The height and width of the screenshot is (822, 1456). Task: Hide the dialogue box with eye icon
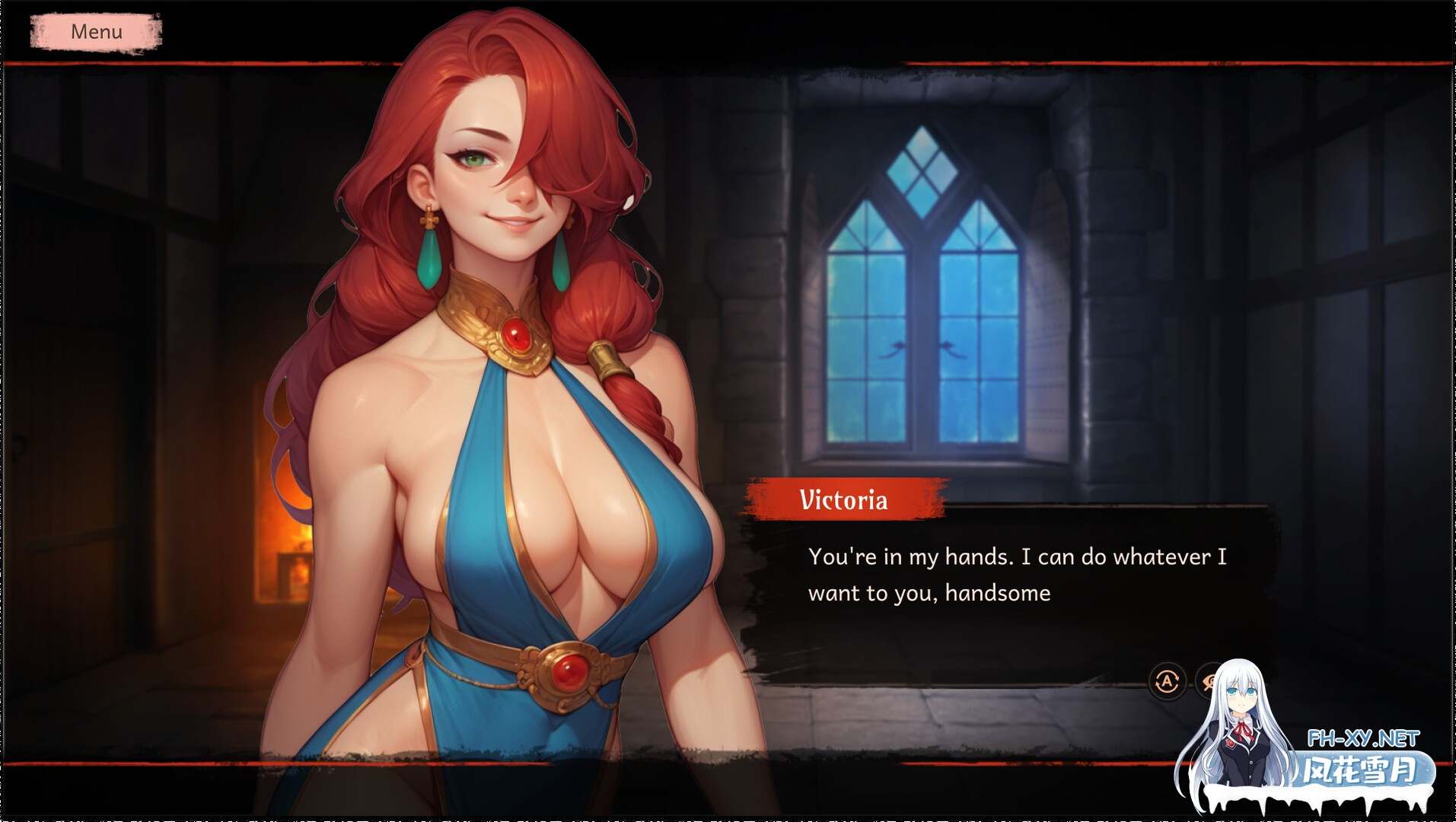tap(1208, 681)
